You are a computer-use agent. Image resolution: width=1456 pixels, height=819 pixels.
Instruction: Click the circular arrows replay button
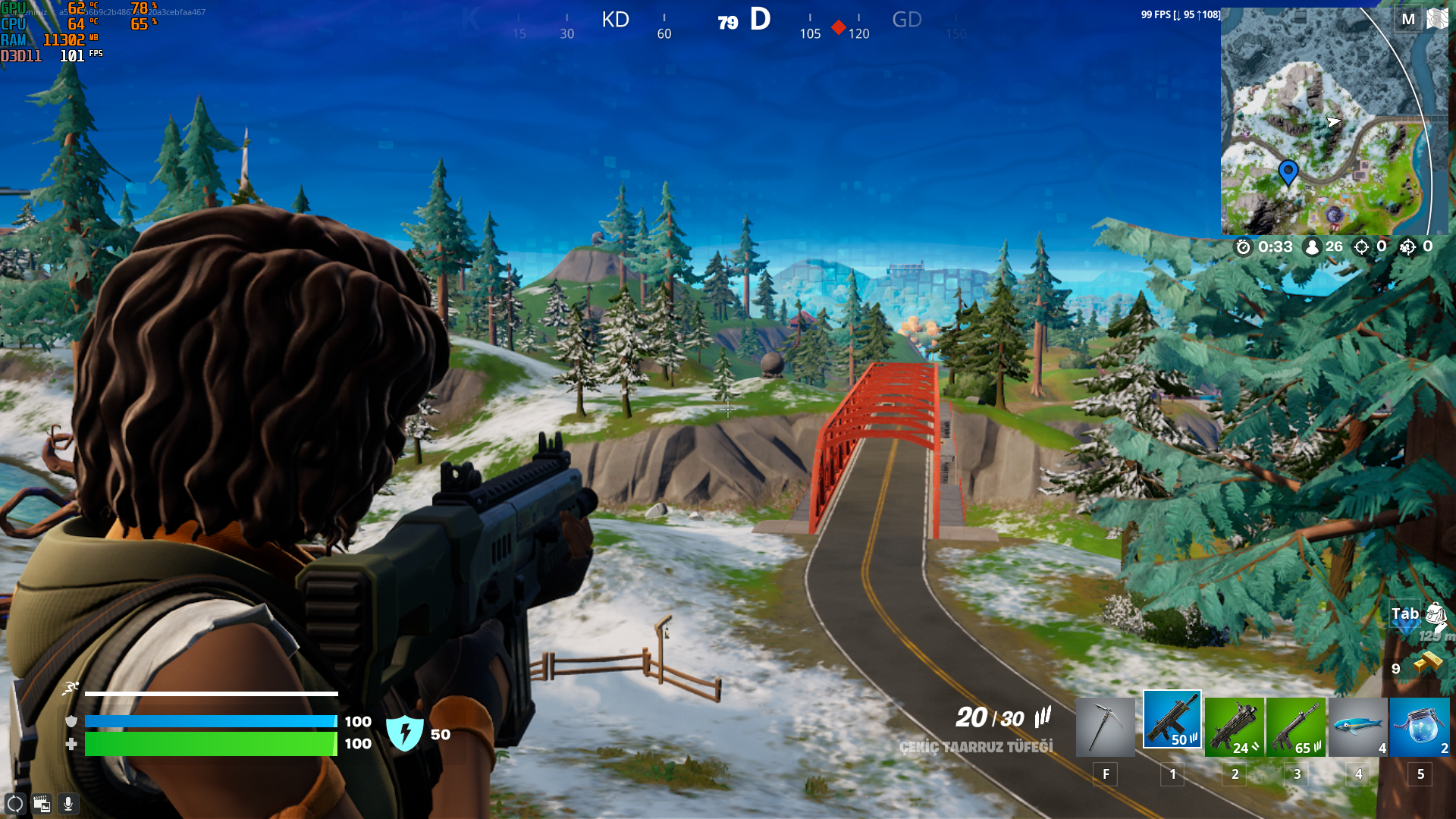point(15,804)
